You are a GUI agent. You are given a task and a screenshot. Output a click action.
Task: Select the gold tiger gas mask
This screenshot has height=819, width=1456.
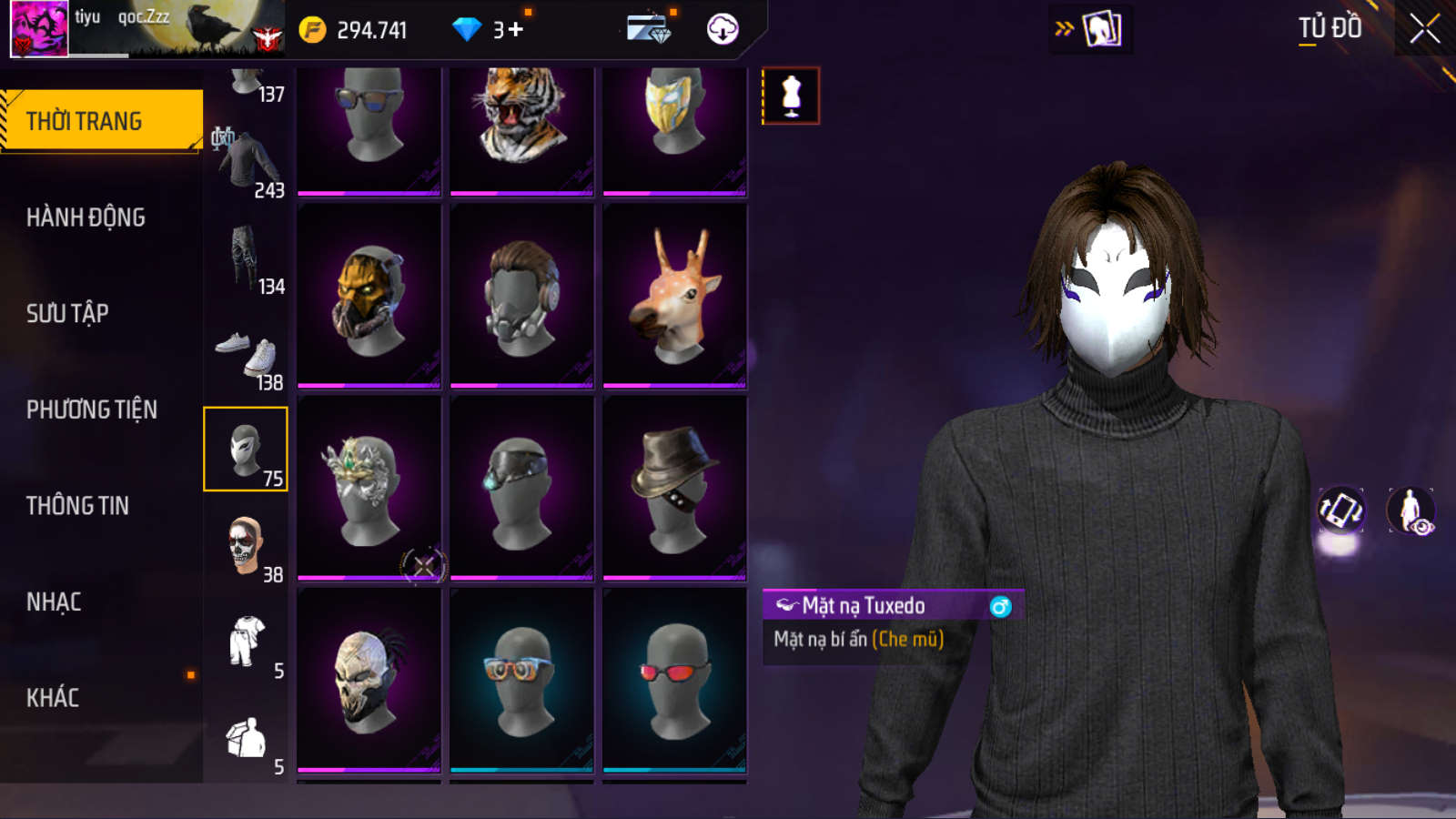(x=369, y=296)
